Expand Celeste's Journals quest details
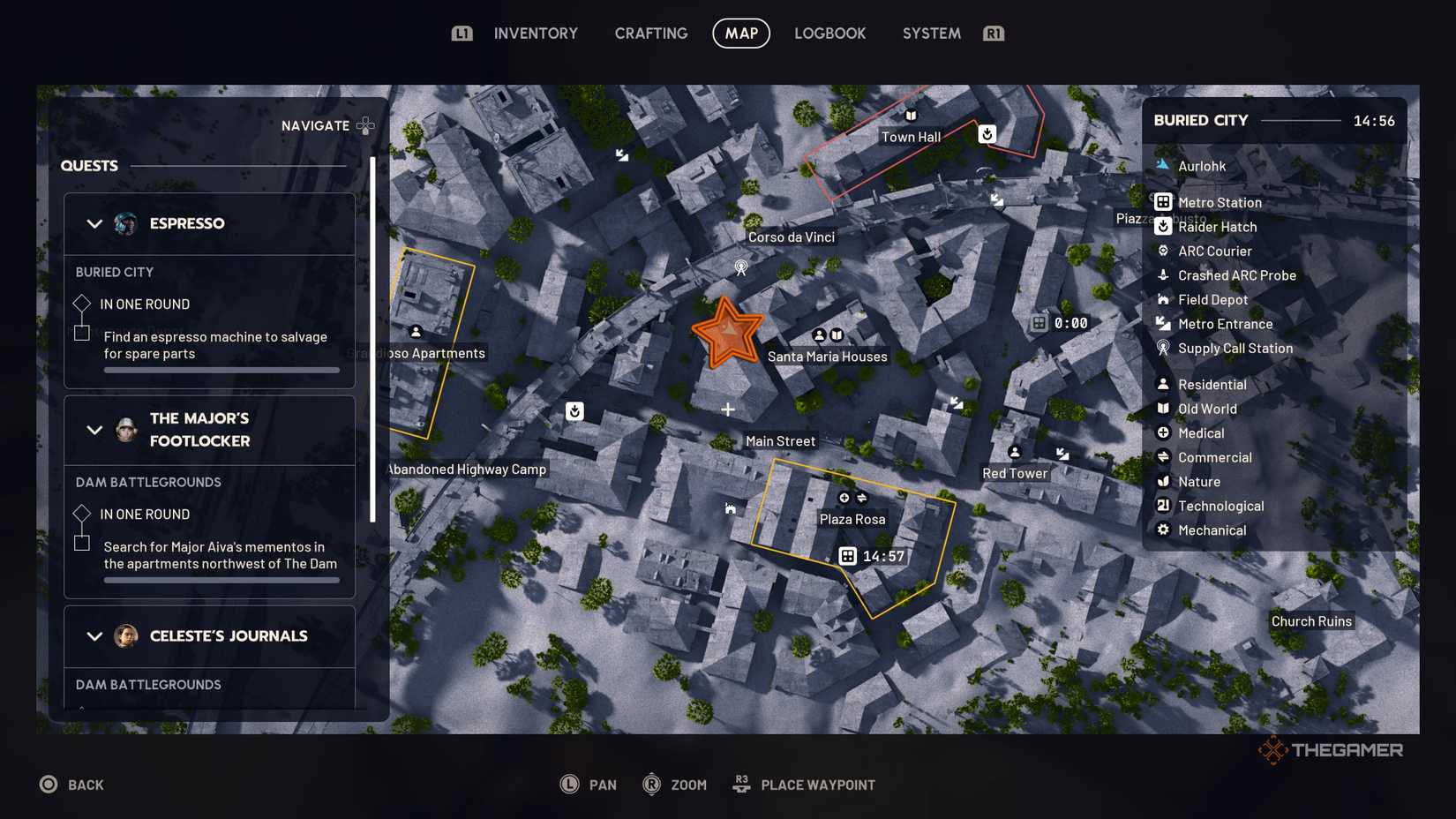The image size is (1456, 819). pos(95,636)
